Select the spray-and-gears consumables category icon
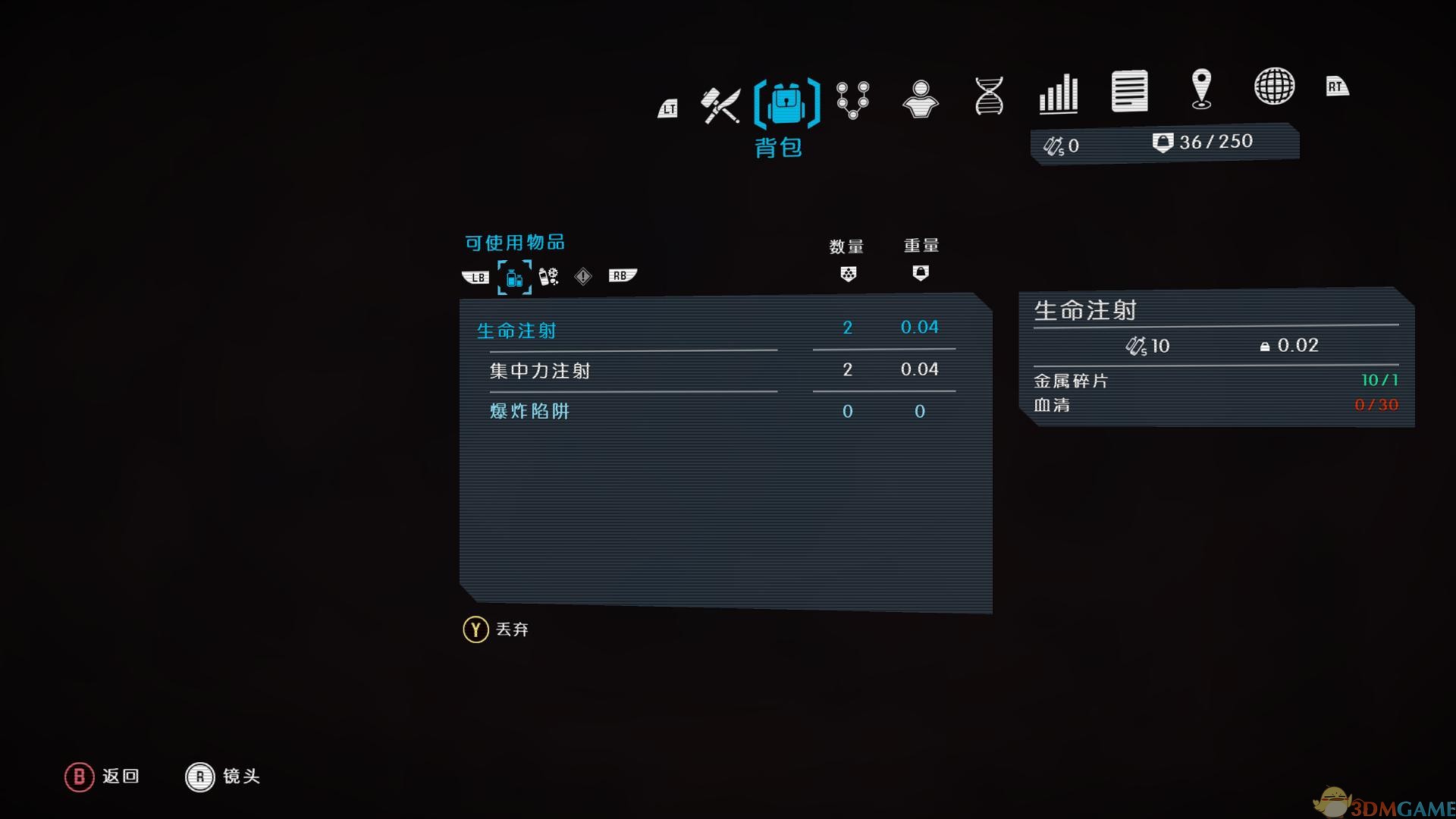 coord(548,277)
